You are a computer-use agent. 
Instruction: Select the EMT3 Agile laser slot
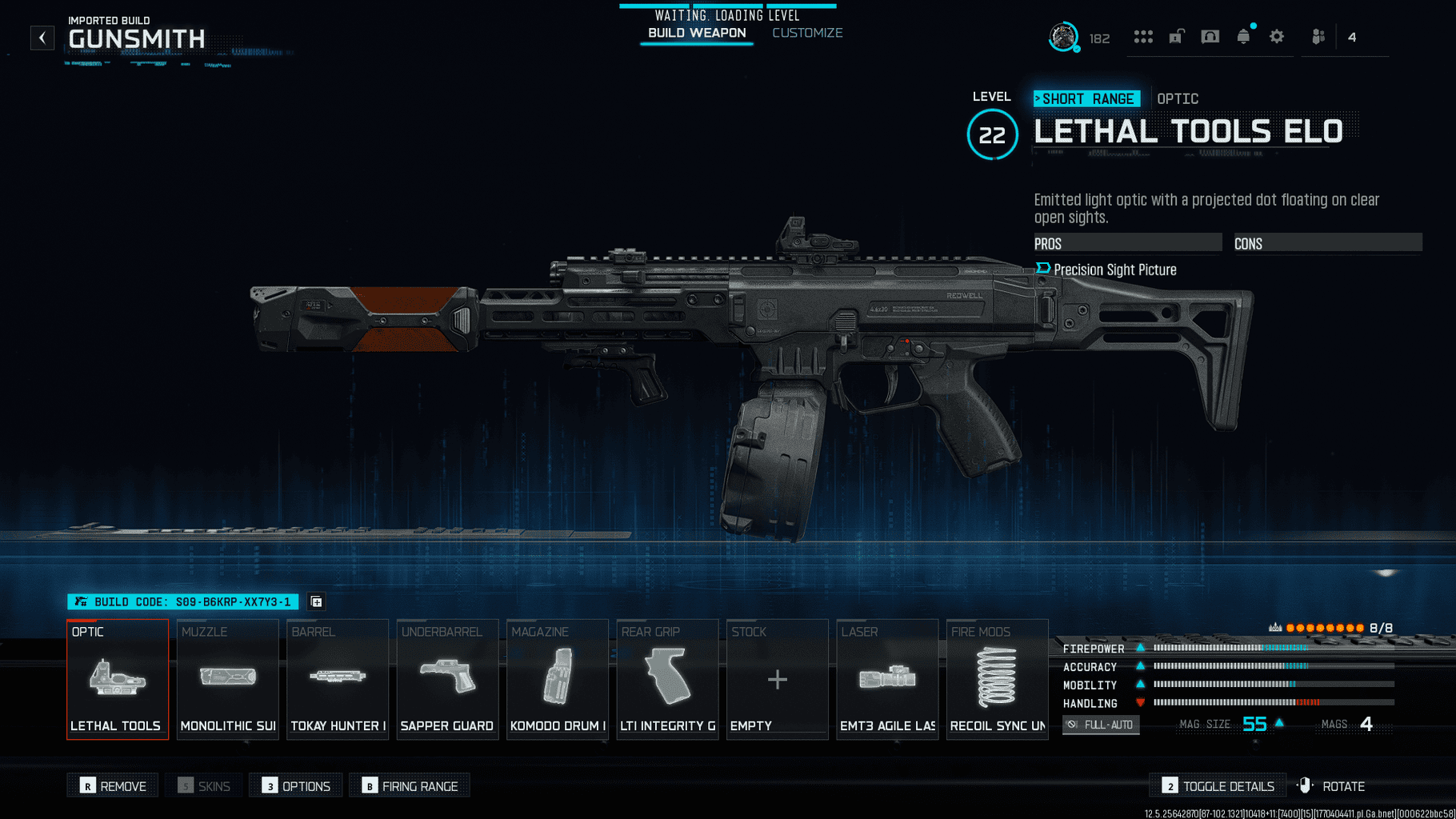coord(887,679)
